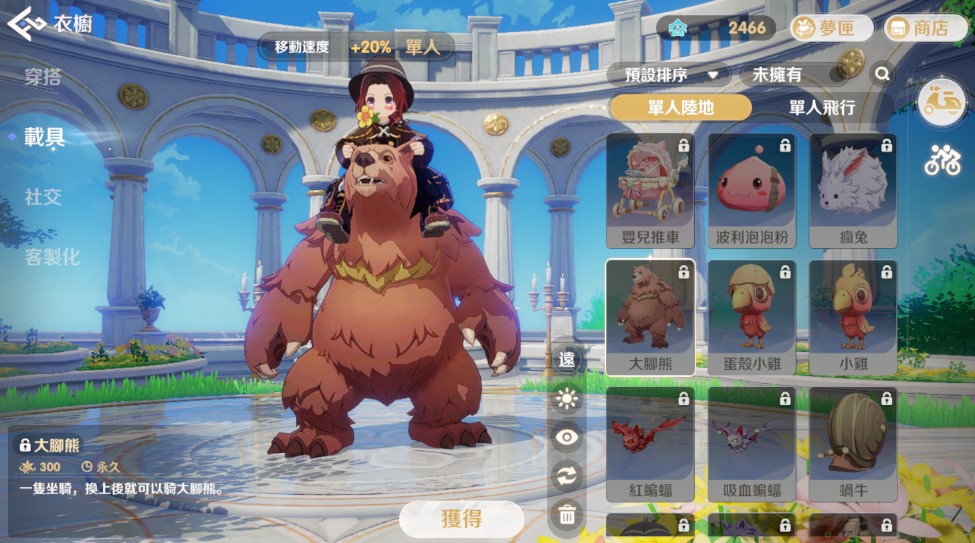Open the 客製化 customization section
Image resolution: width=975 pixels, height=543 pixels.
52,257
